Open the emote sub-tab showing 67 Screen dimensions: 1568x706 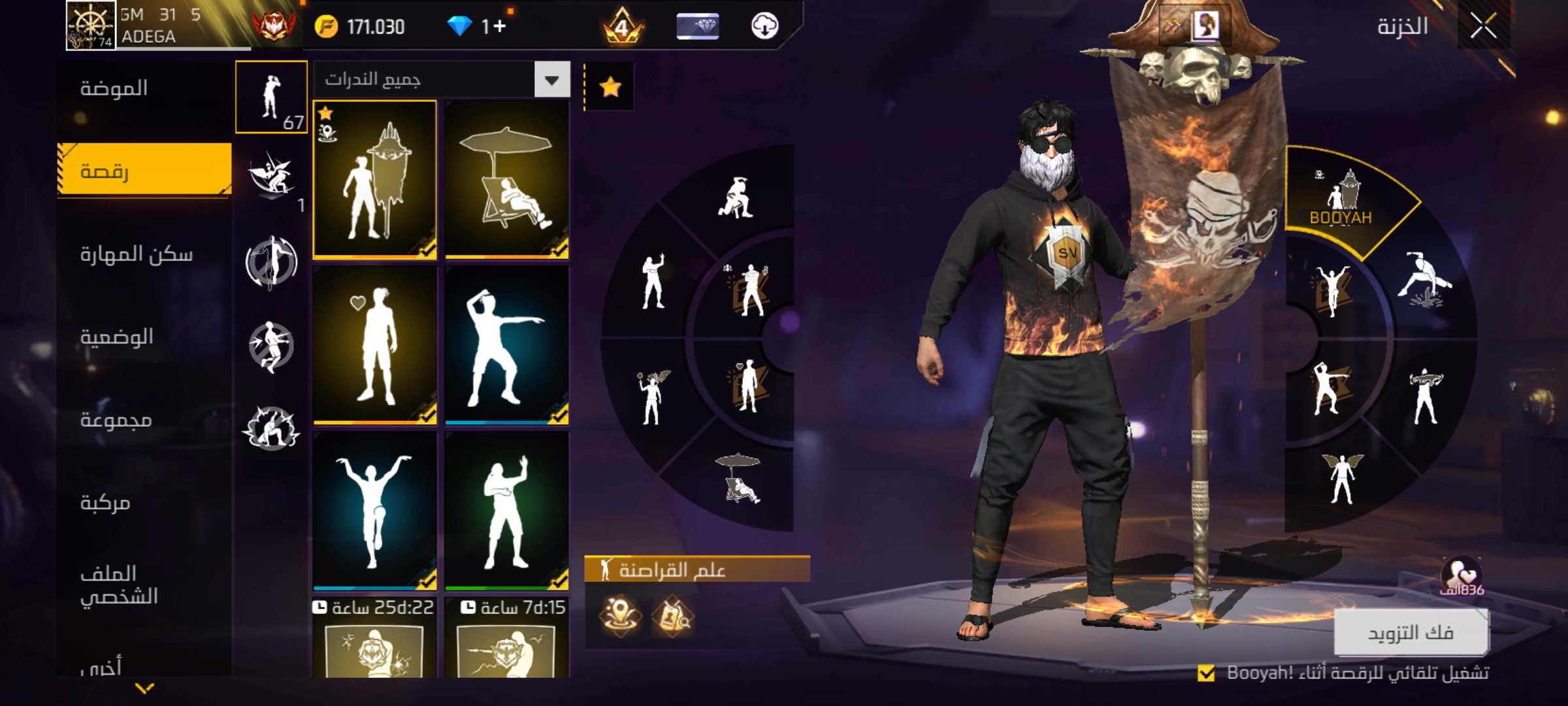[271, 97]
